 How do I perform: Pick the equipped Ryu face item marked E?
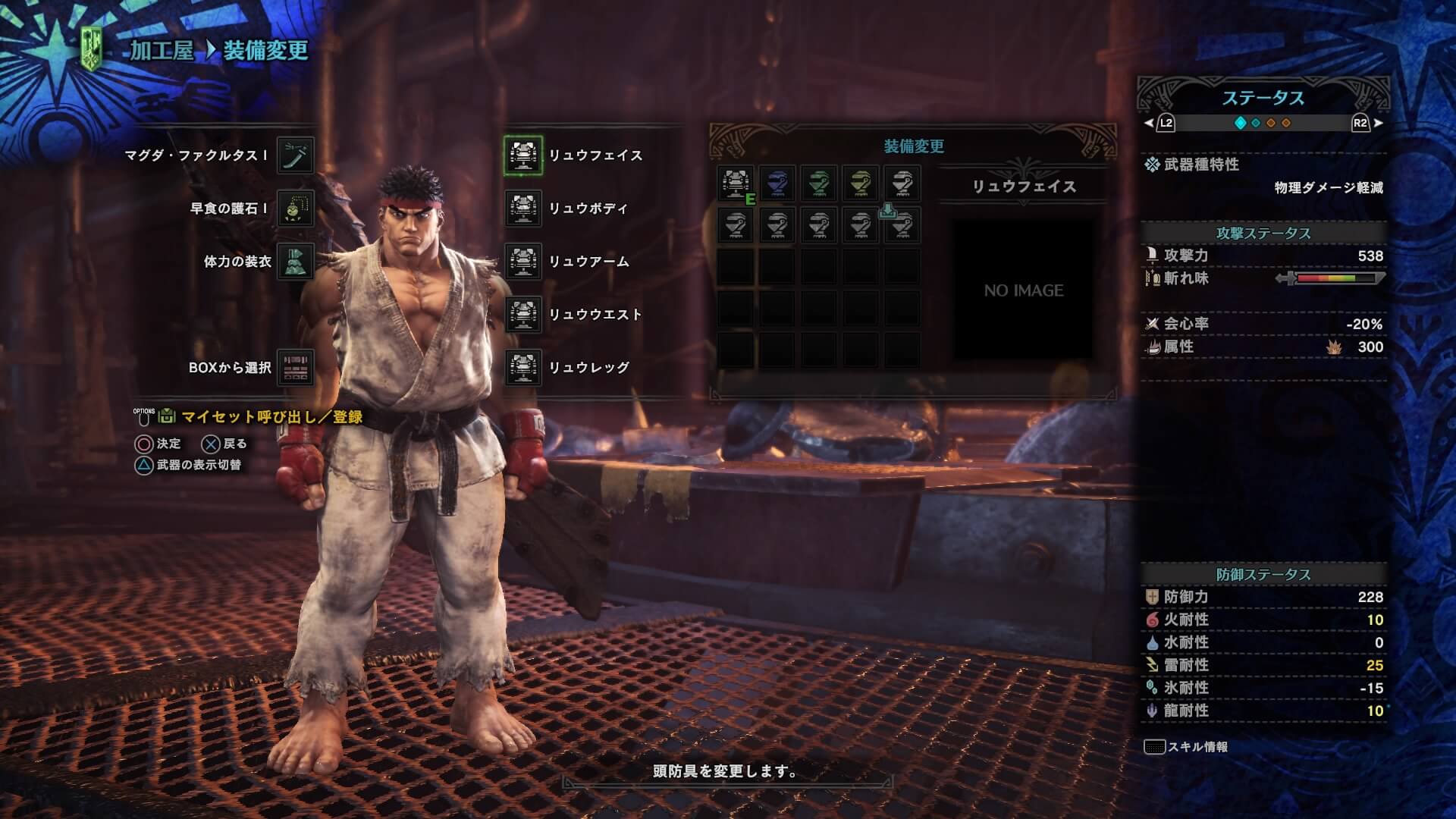coord(736,184)
